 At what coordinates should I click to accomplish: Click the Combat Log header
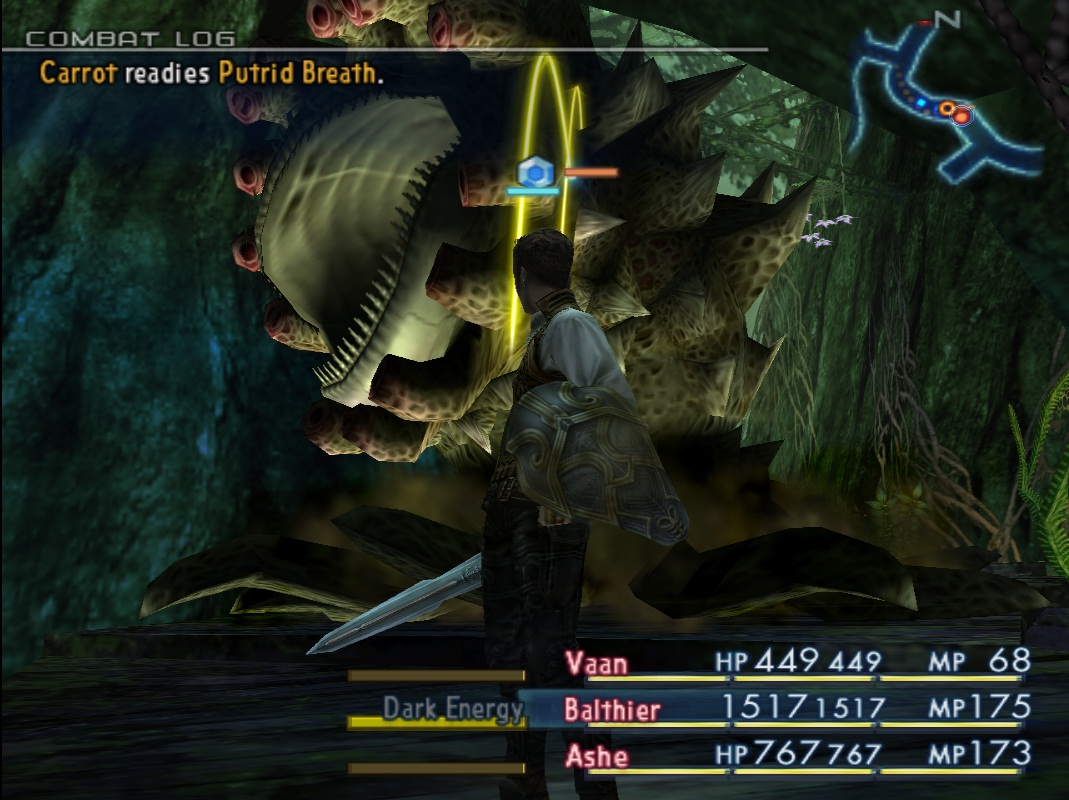pos(130,39)
